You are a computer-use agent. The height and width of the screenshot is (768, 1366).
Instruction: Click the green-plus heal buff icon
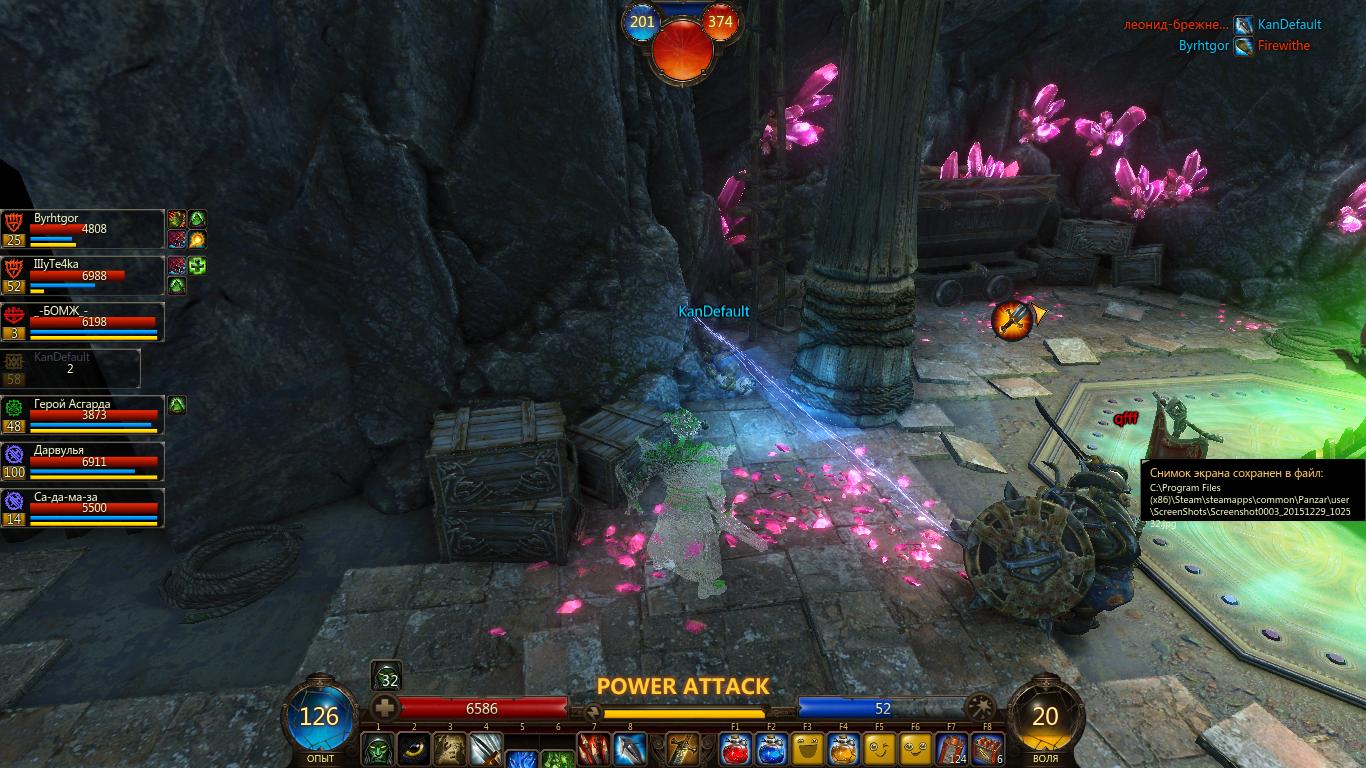[197, 265]
